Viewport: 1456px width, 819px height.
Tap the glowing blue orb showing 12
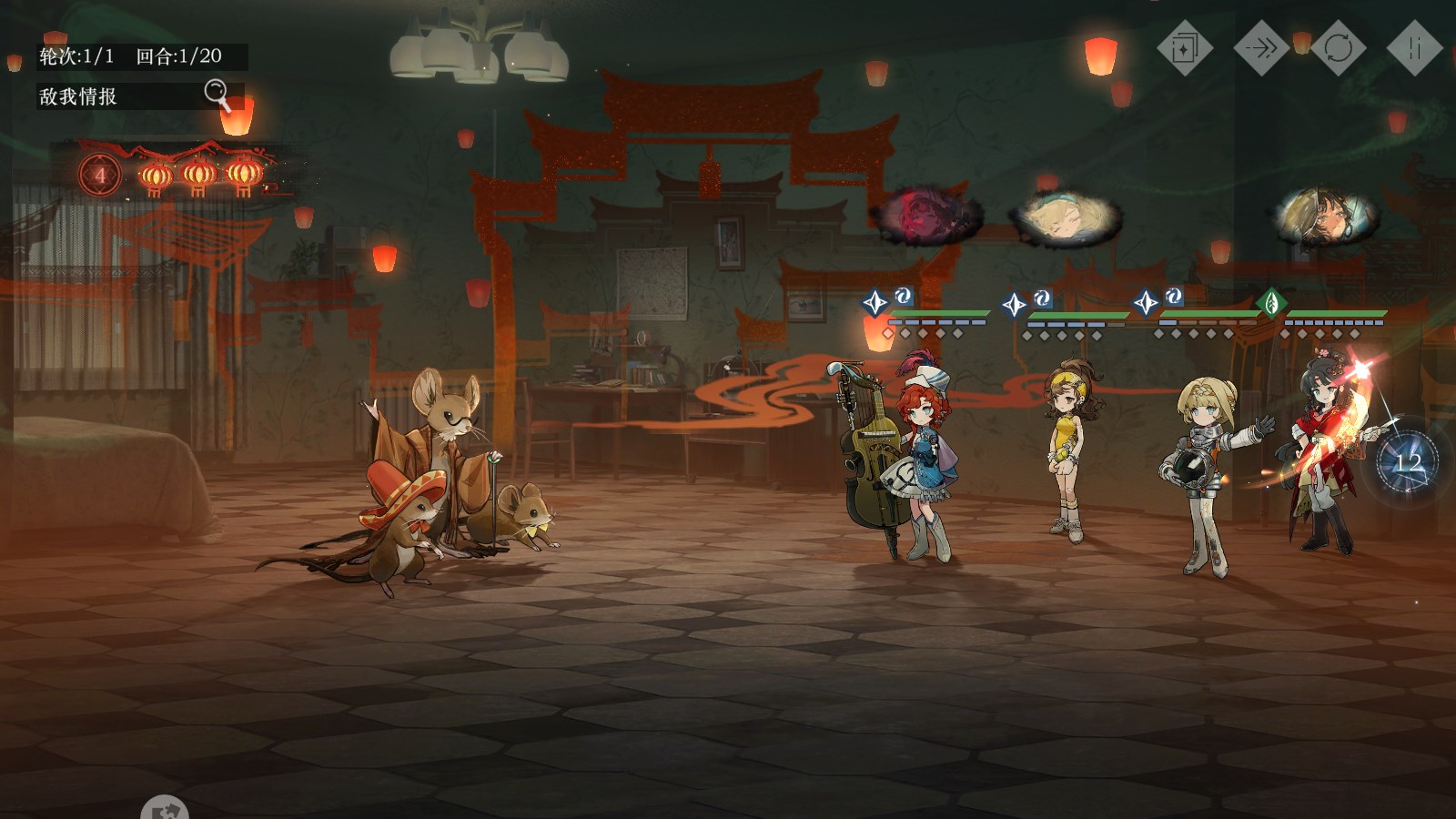point(1407,463)
